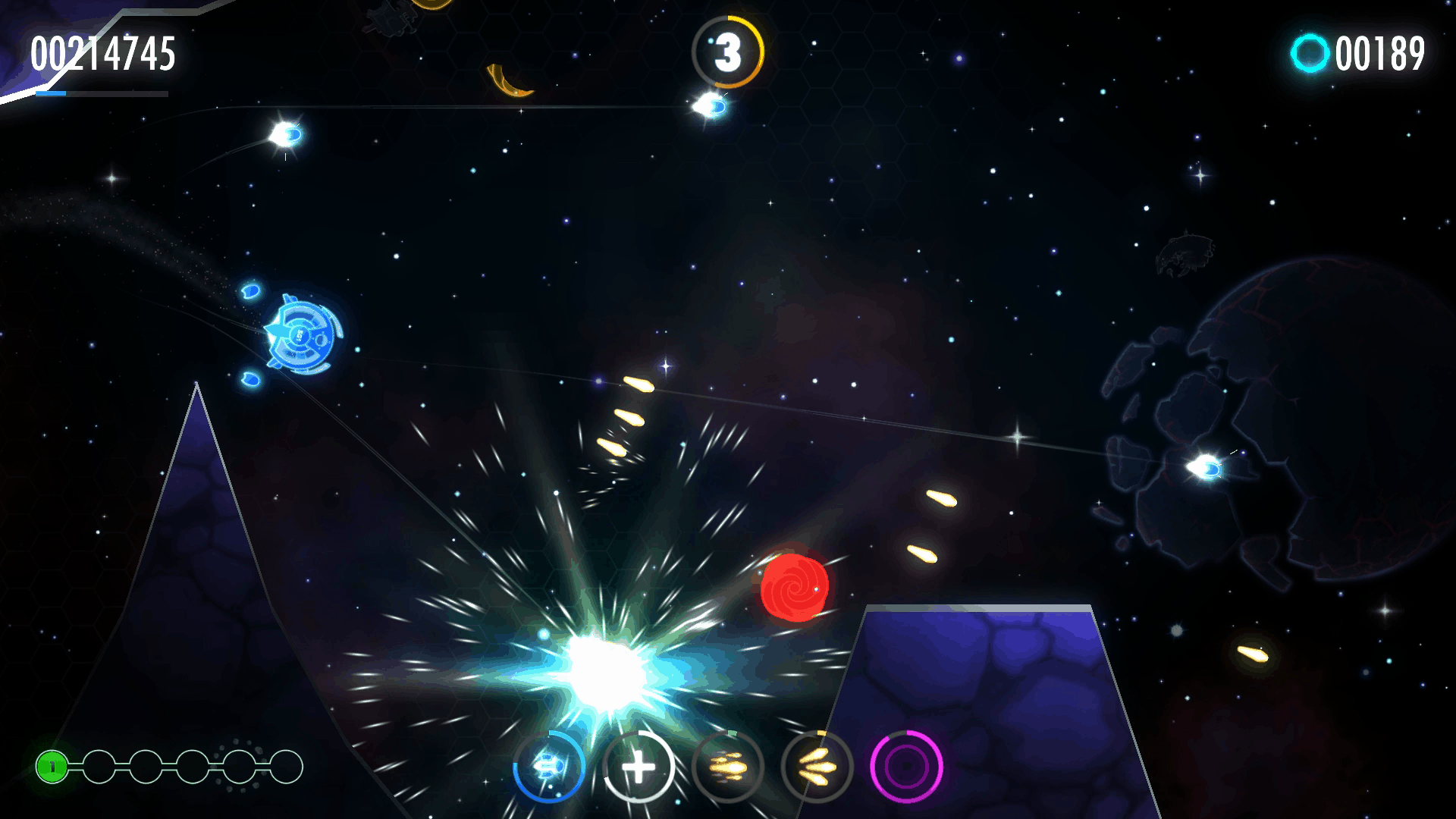This screenshot has width=1456, height=819.
Task: Activate the blue ship dash ability
Action: (549, 767)
